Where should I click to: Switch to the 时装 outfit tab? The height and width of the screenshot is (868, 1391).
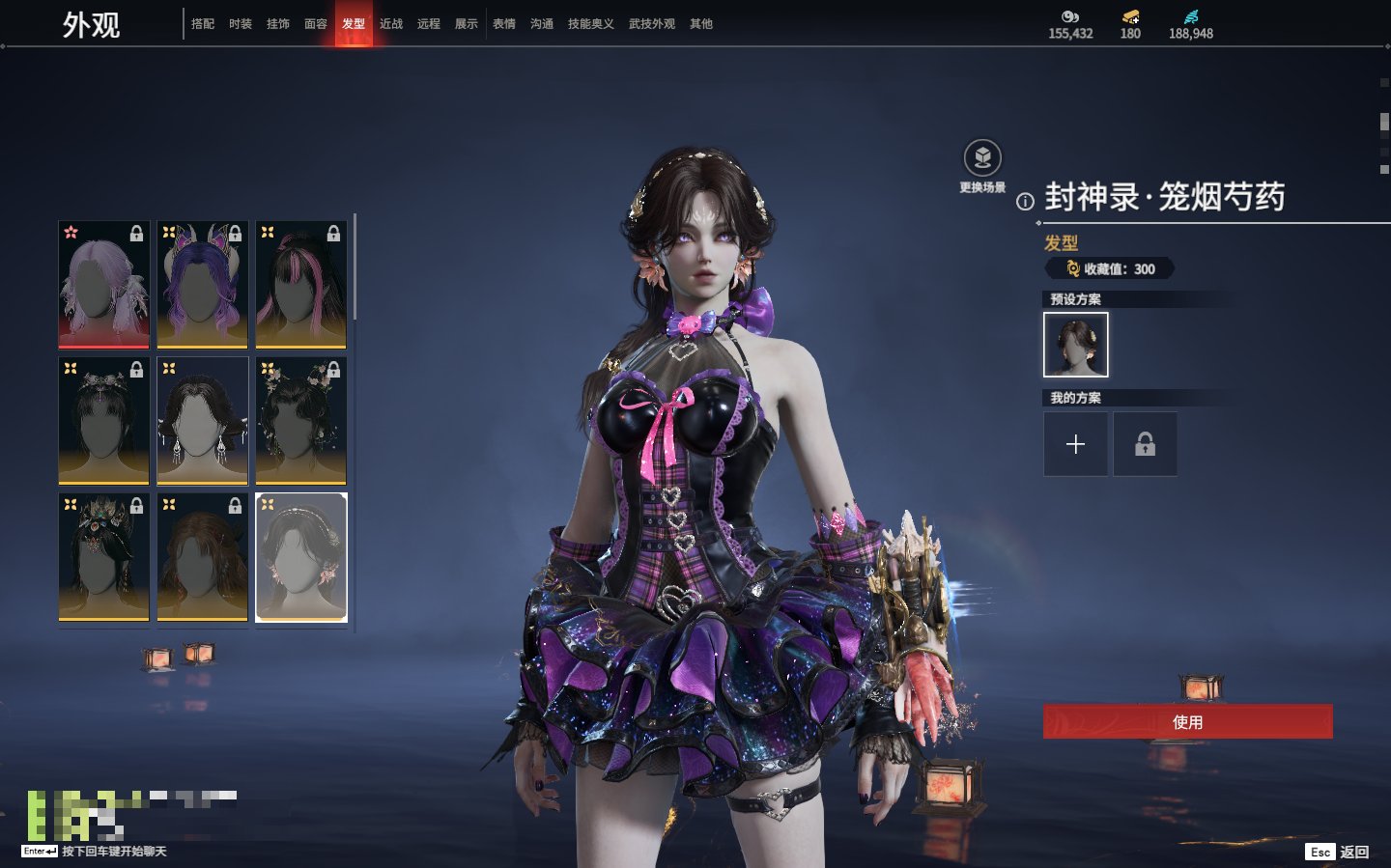click(x=241, y=24)
